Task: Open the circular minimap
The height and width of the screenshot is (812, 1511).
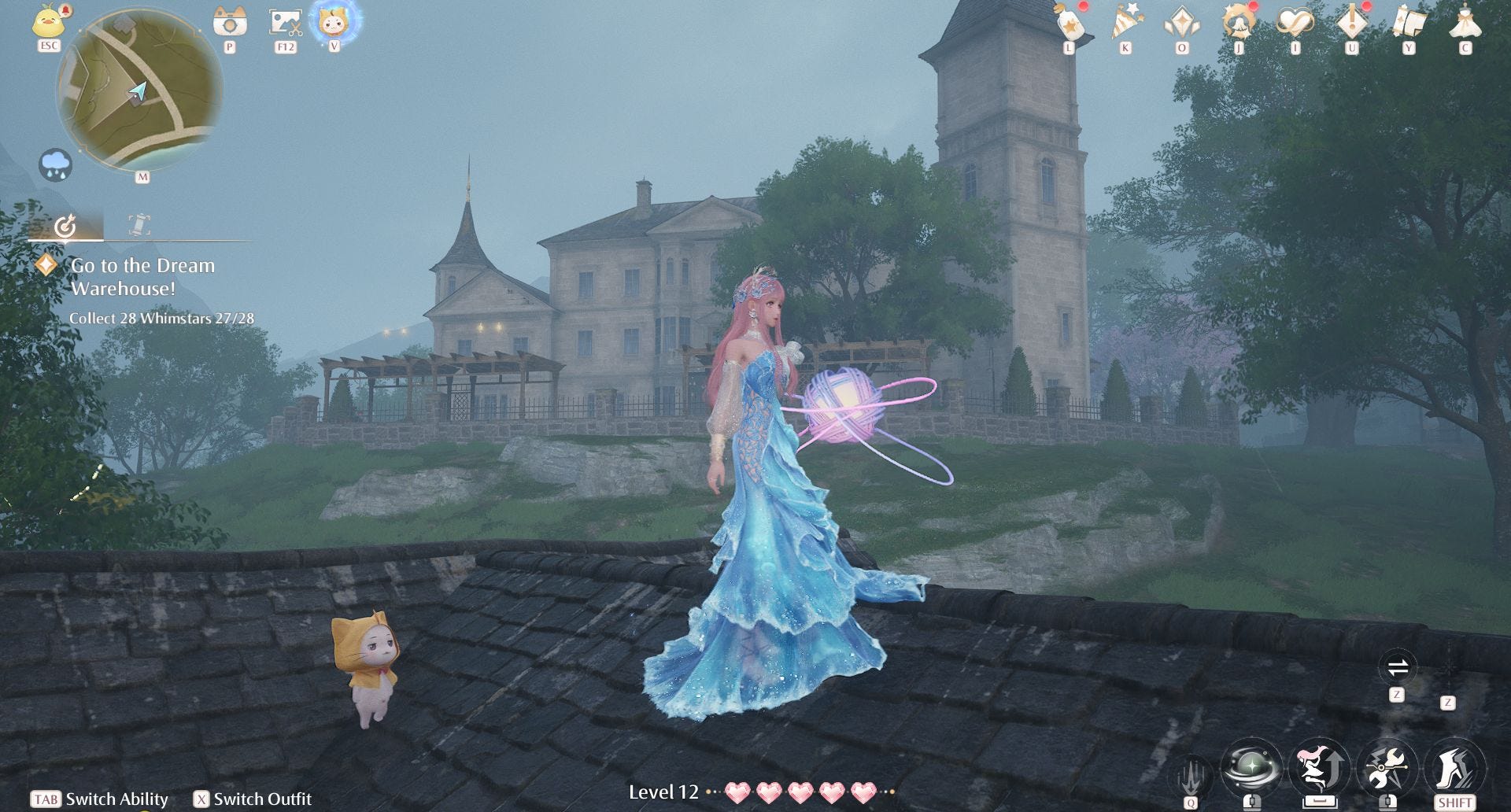Action: [139, 91]
